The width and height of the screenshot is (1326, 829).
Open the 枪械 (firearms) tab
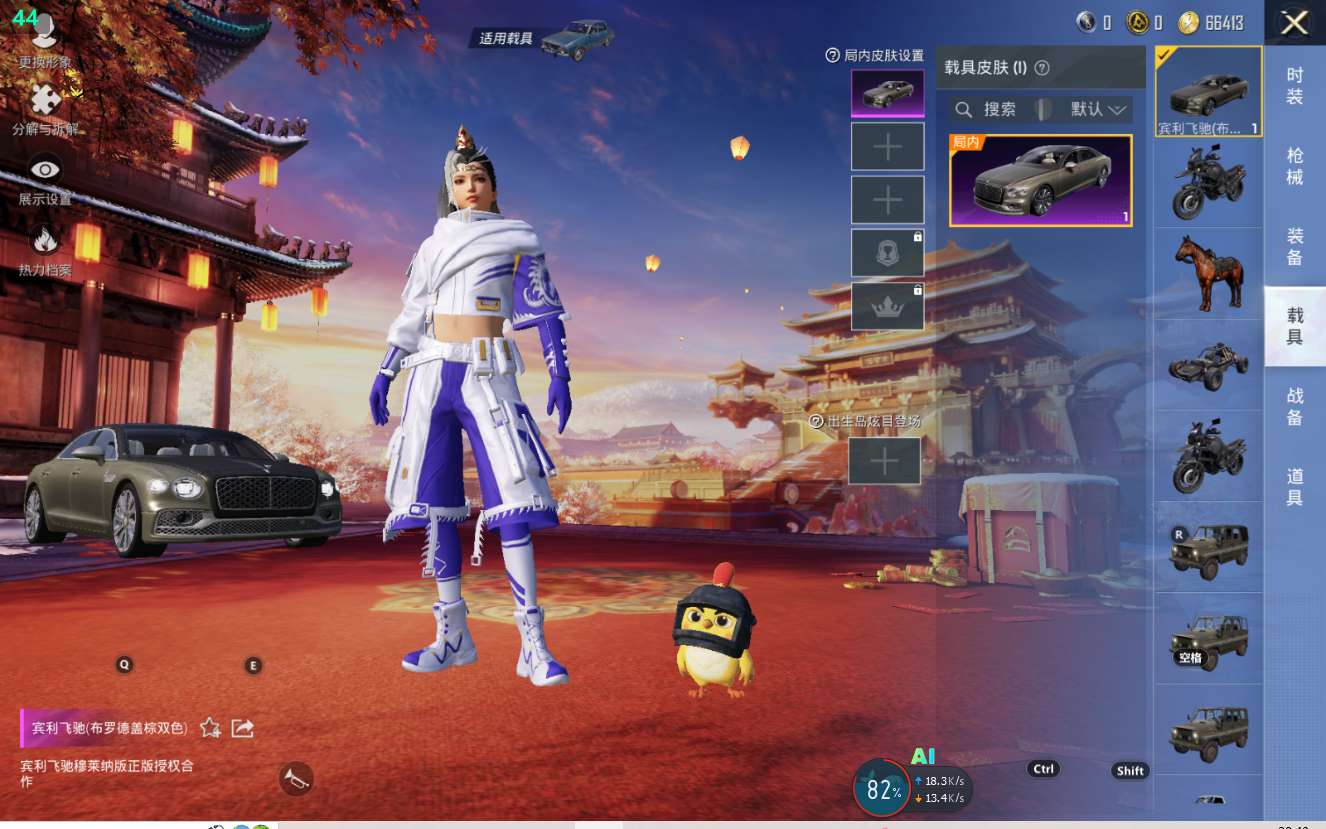pyautogui.click(x=1294, y=166)
